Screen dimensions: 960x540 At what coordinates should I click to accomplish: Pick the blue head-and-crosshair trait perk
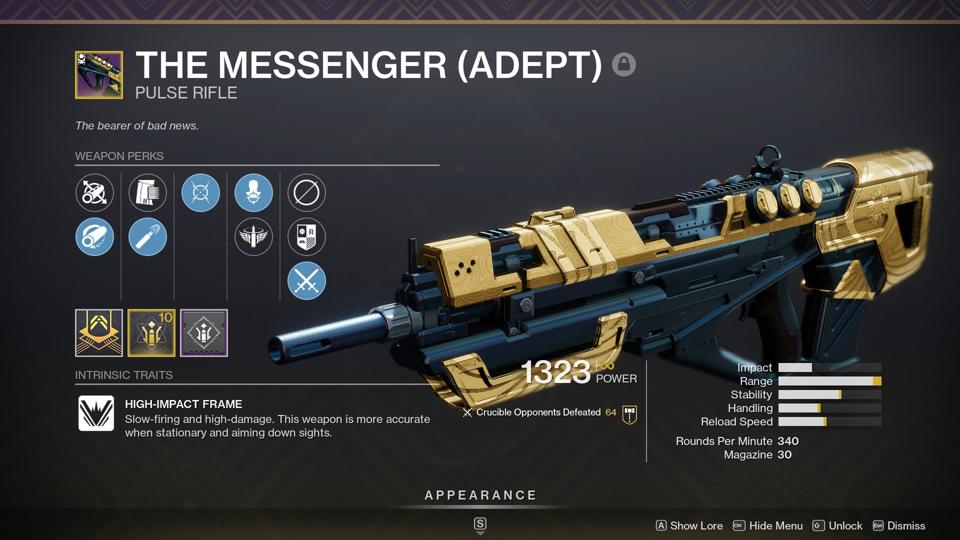(x=253, y=192)
